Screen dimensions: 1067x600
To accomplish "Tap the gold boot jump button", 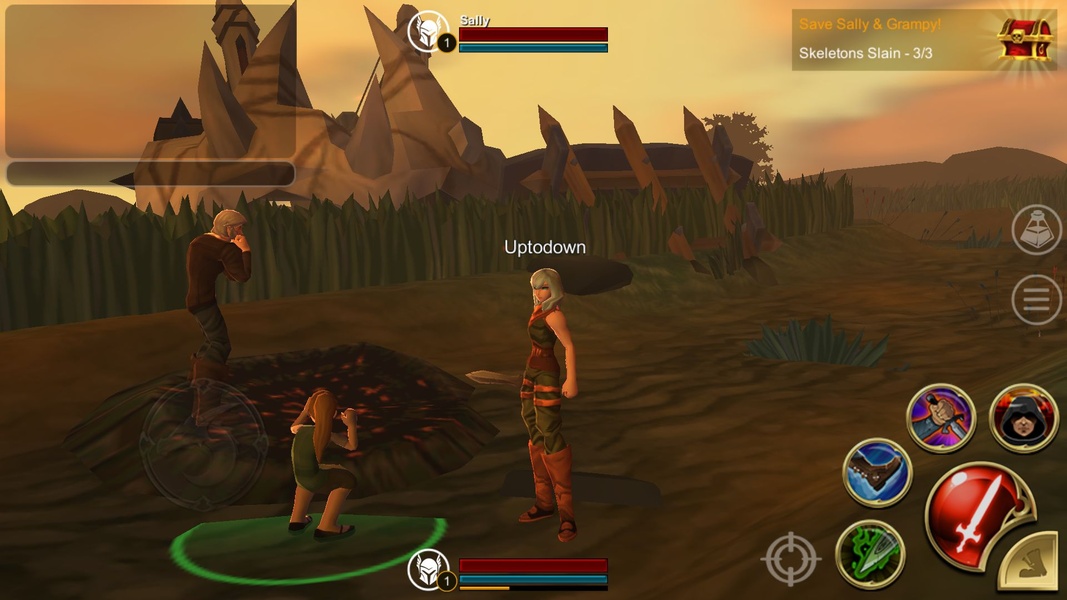I will point(1033,566).
